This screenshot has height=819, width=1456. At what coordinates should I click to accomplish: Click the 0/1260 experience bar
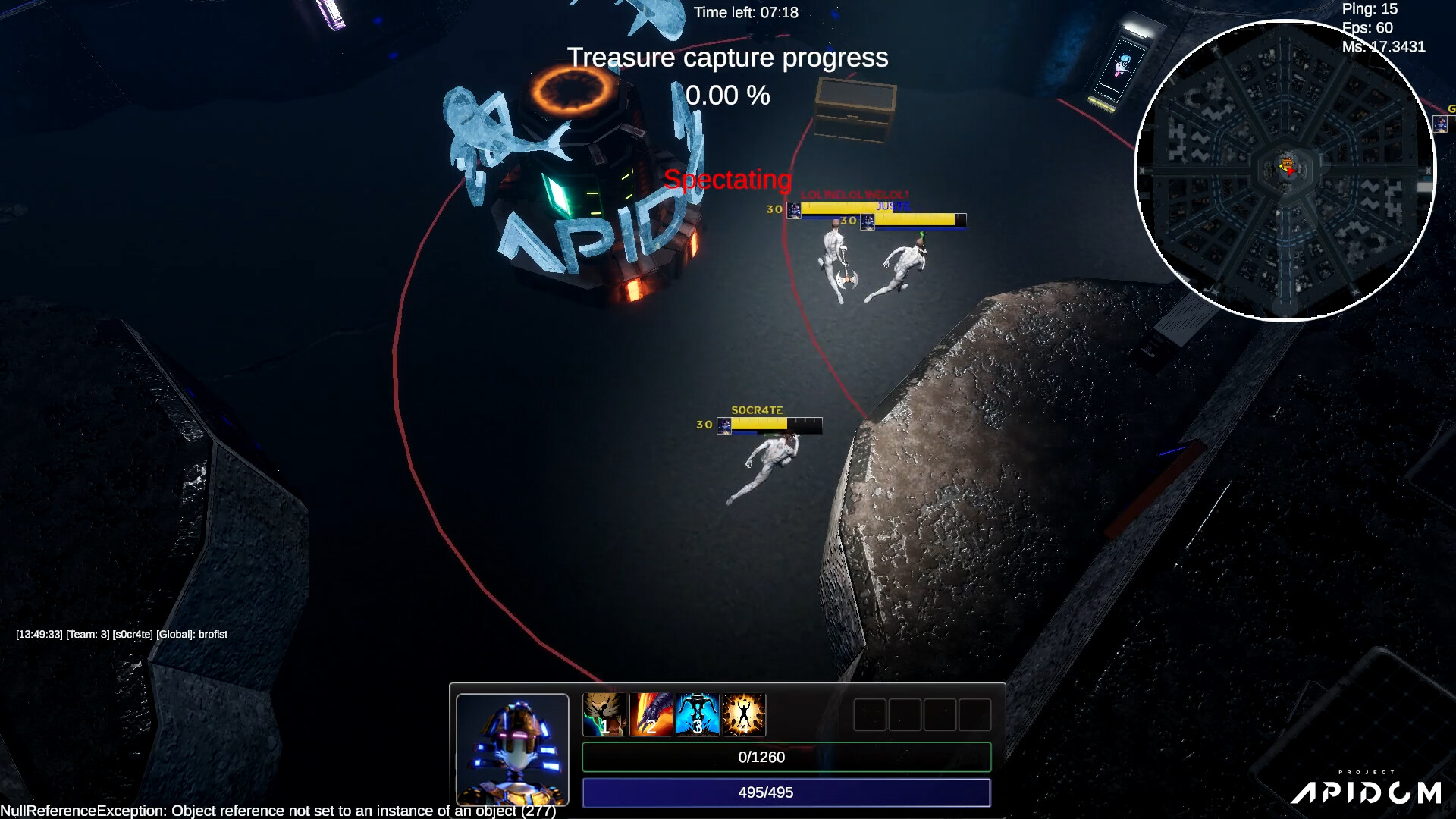pos(786,757)
